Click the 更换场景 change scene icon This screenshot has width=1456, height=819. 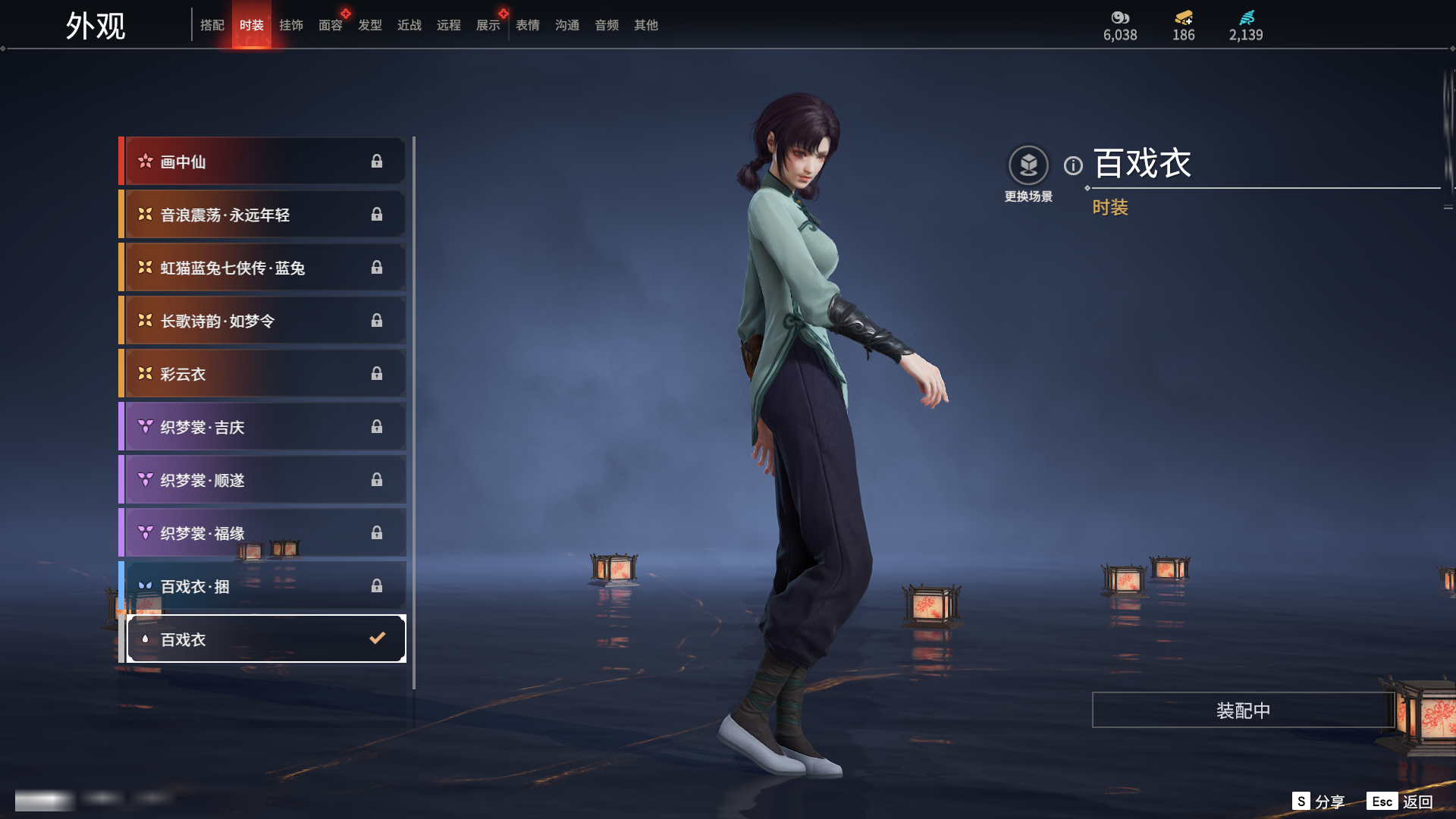1028,165
